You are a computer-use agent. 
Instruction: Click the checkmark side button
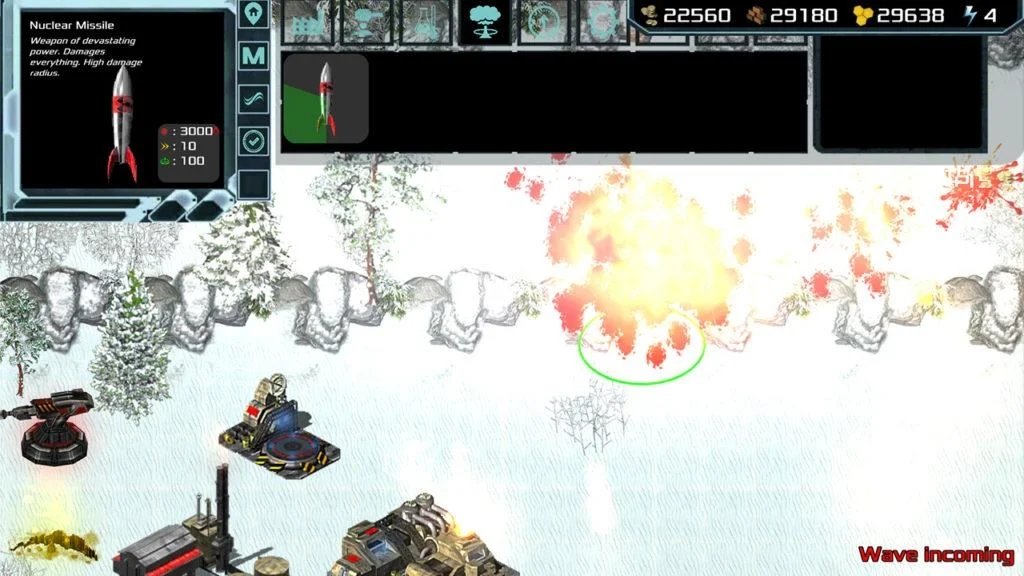[254, 141]
